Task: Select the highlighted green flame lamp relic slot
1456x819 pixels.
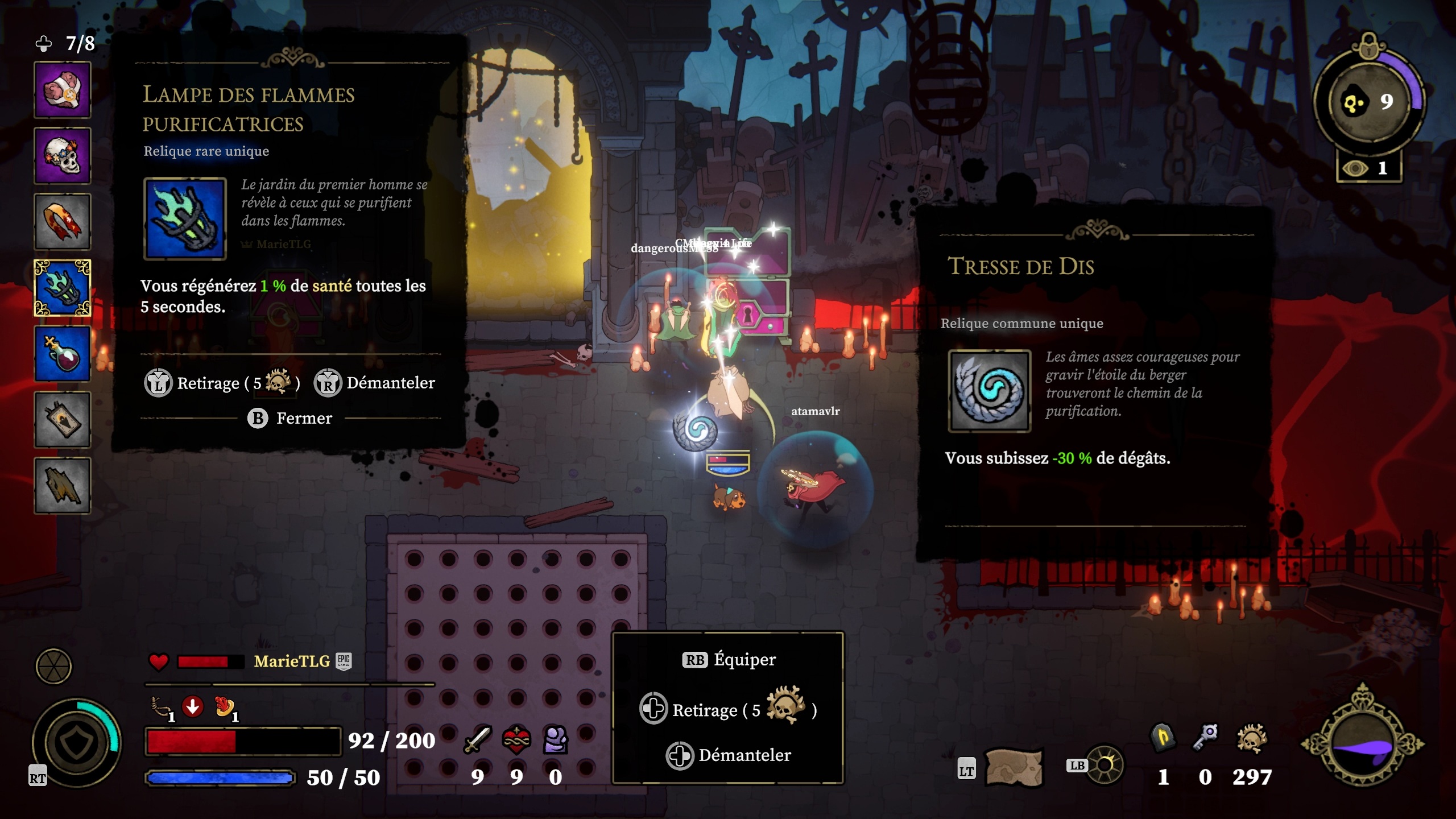Action: pos(63,288)
